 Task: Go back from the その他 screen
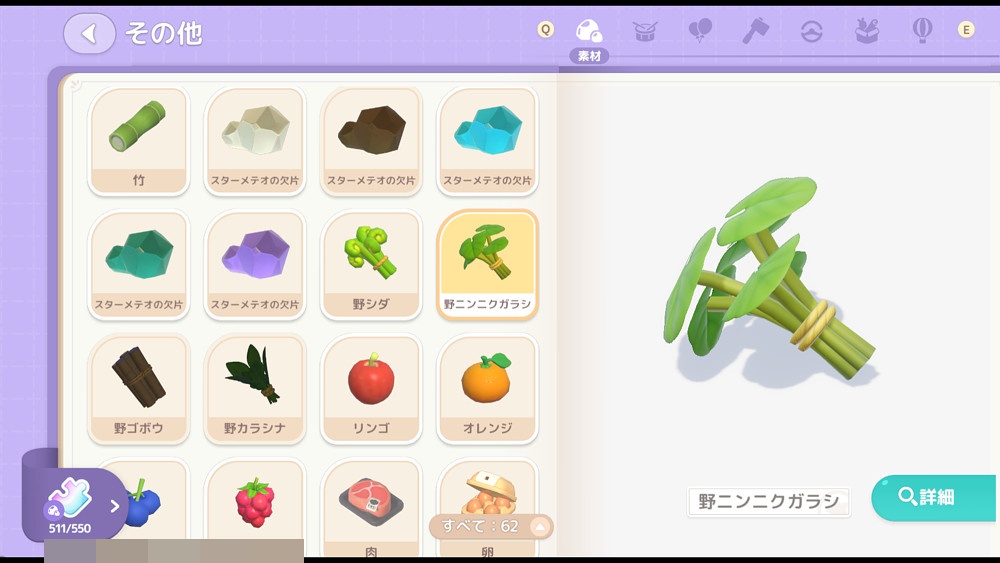click(x=89, y=33)
